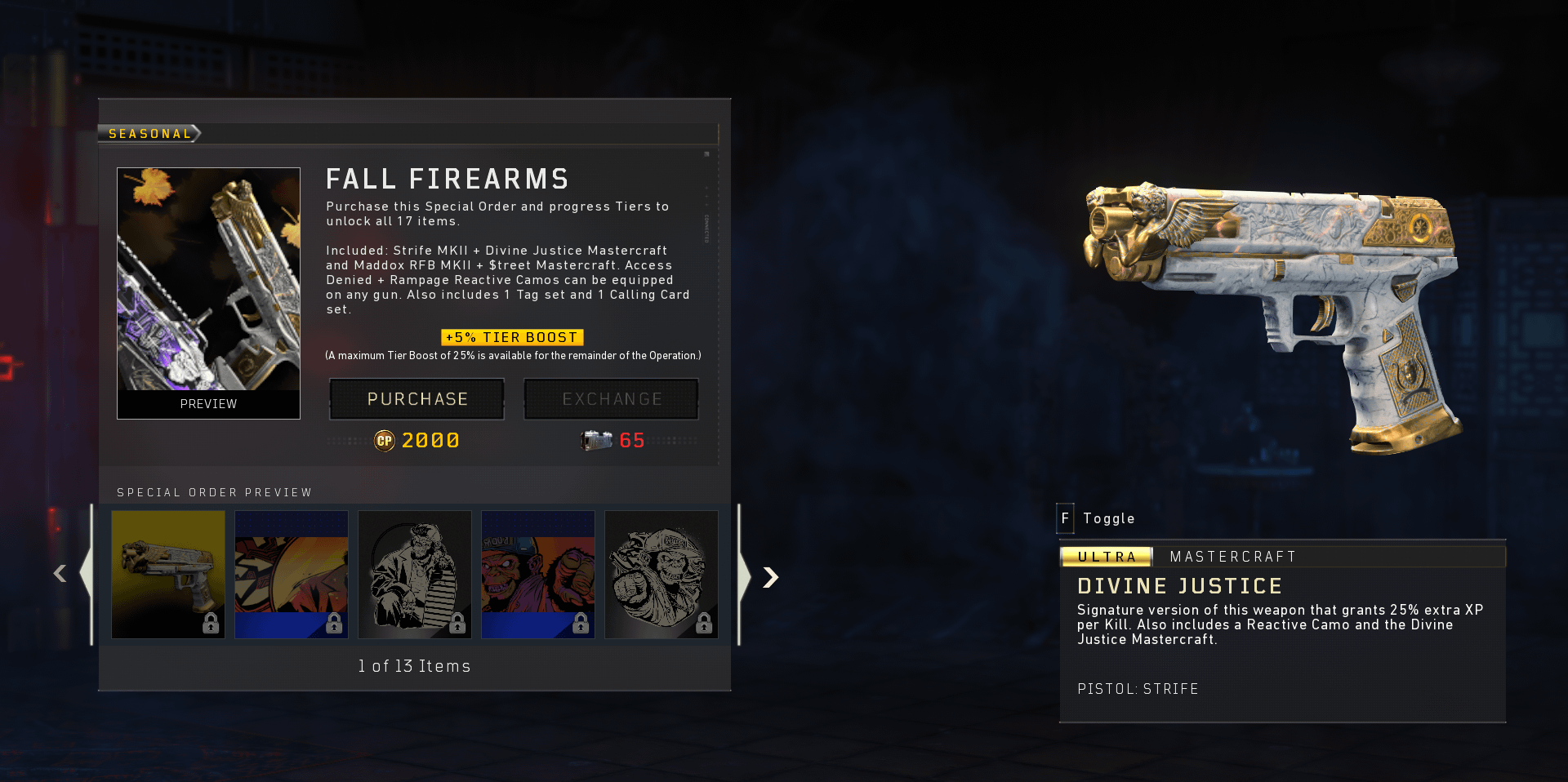Click the PURCHASE button
1568x782 pixels.
point(416,399)
